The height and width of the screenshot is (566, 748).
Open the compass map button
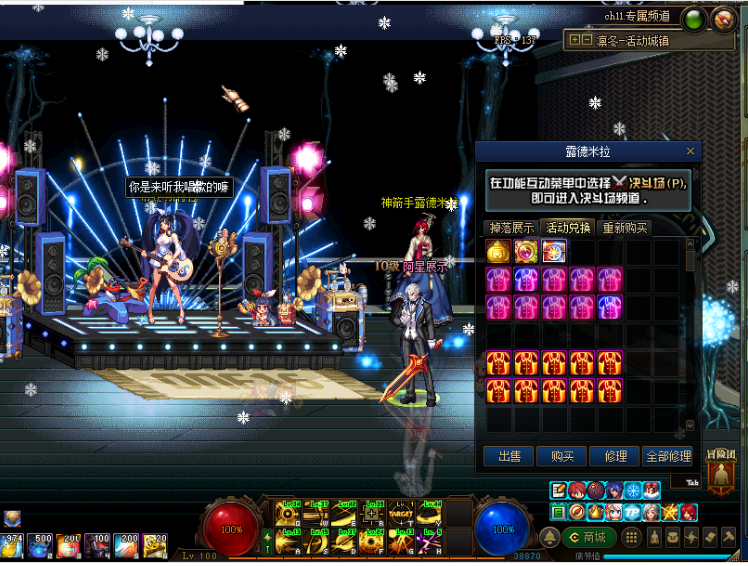722,18
